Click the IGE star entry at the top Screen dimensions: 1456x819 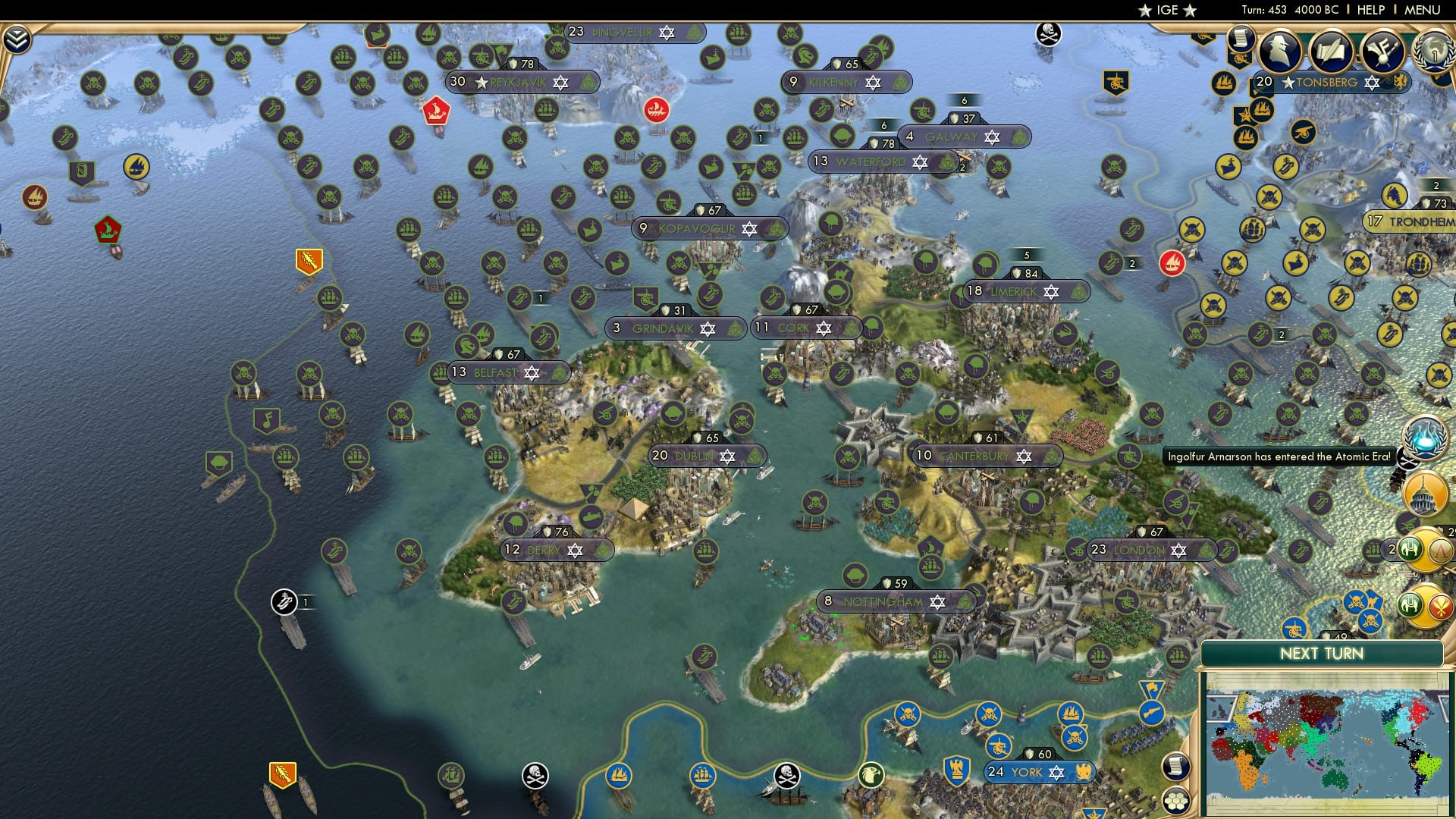coord(1166,10)
